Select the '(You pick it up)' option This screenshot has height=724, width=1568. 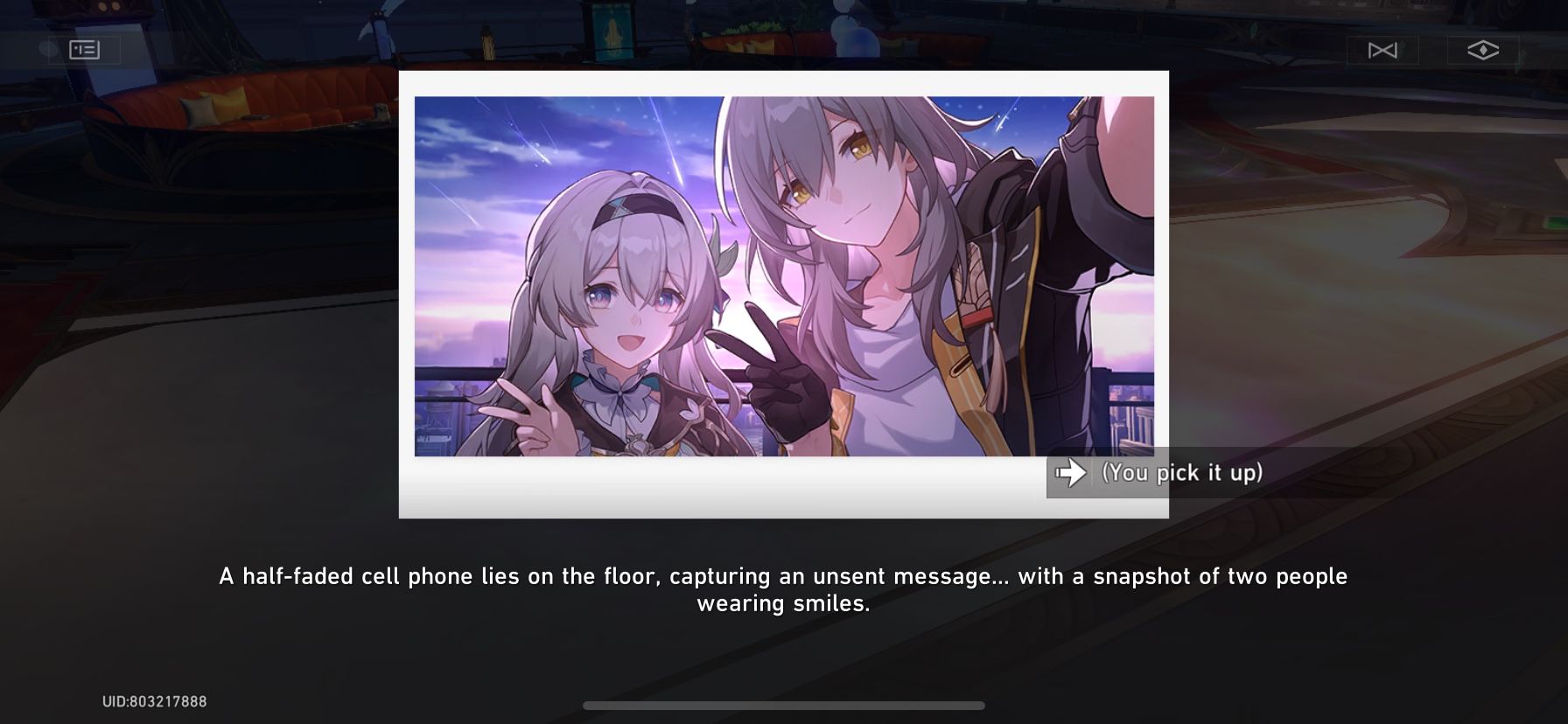point(1181,473)
